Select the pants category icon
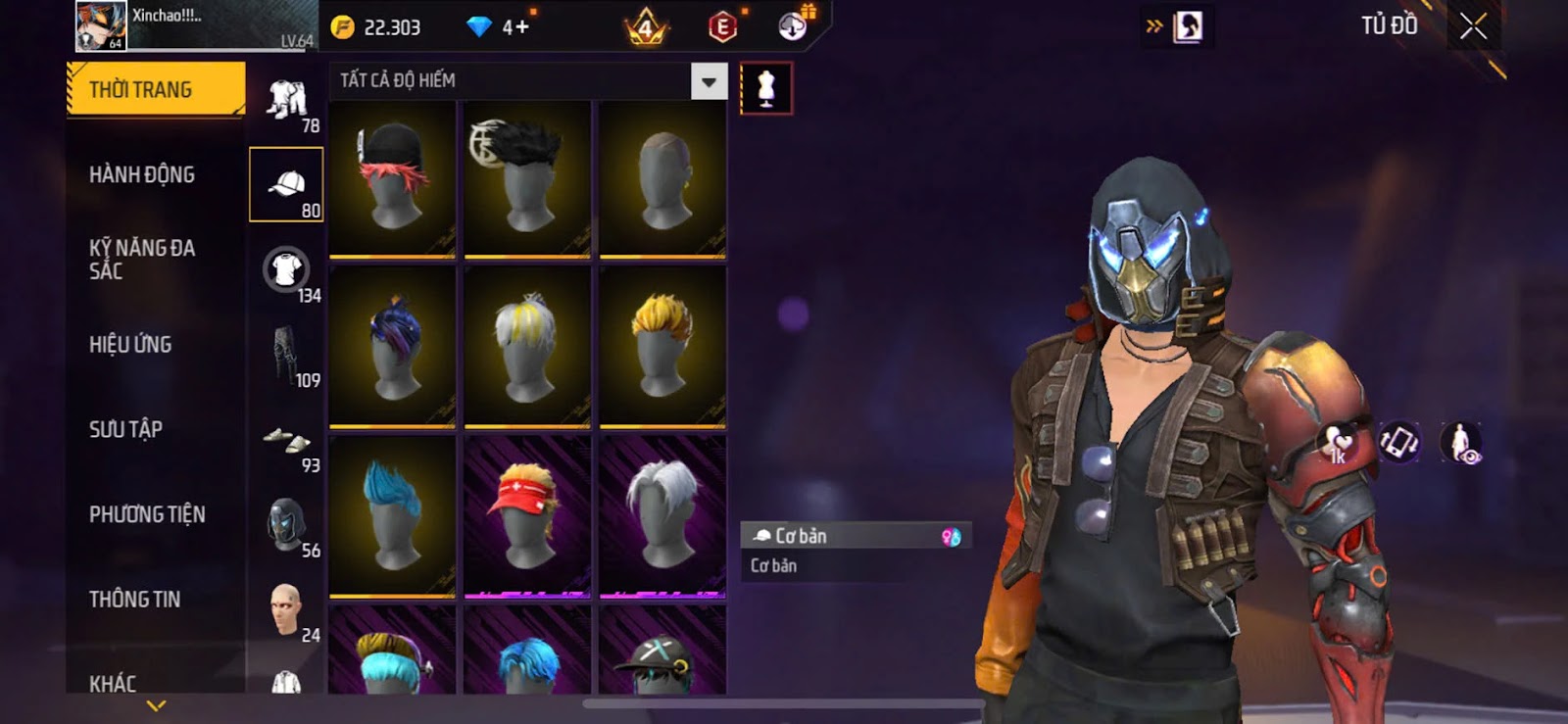Viewport: 1568px width, 724px height. 285,353
